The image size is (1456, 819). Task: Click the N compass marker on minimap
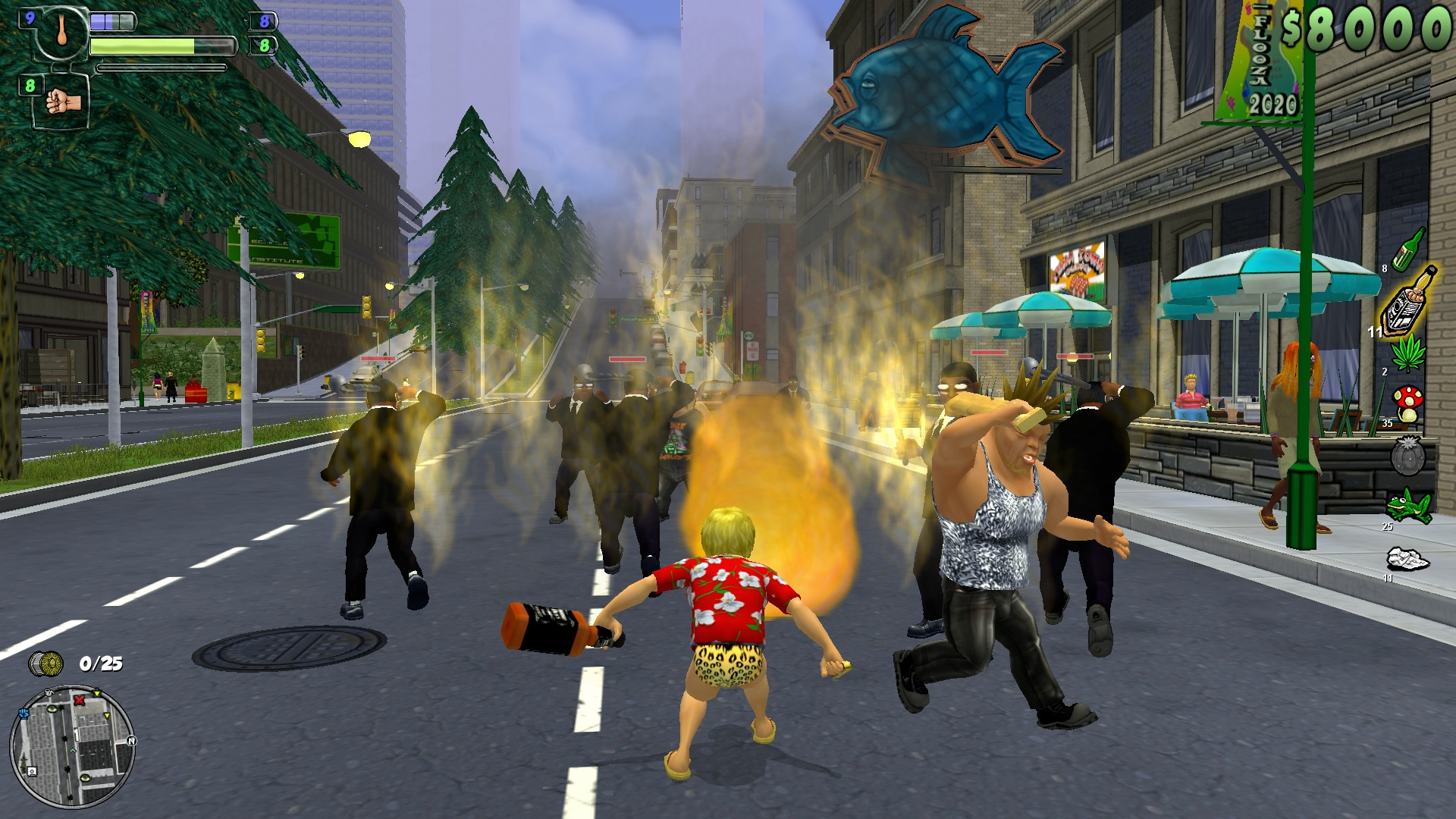pos(131,741)
